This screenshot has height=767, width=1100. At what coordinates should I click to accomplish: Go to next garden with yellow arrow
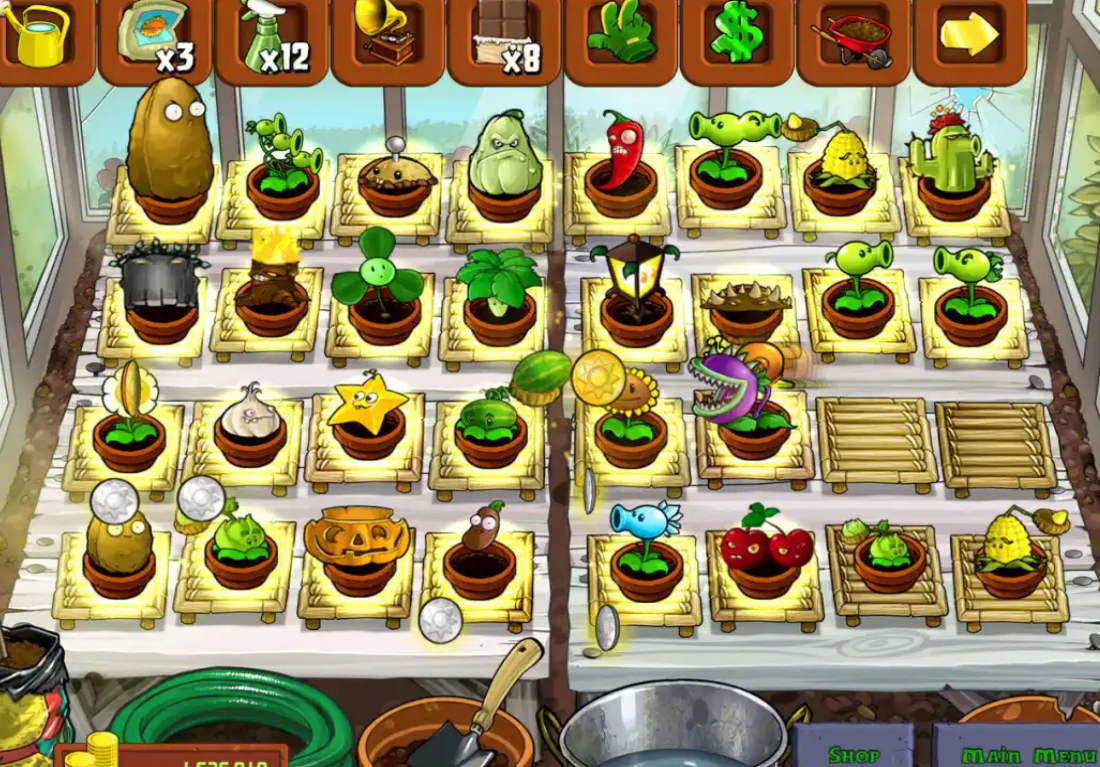[x=969, y=36]
